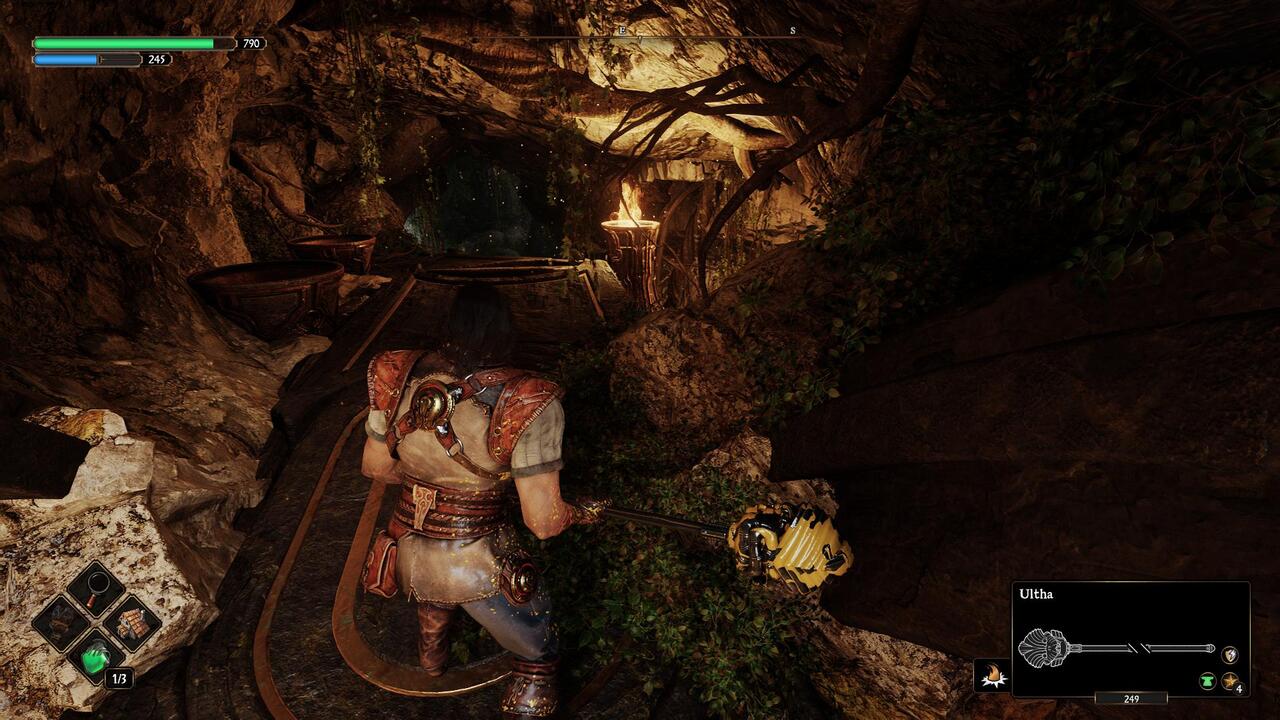The height and width of the screenshot is (720, 1280).
Task: Select the dark armor quick slot
Action: (x=61, y=623)
